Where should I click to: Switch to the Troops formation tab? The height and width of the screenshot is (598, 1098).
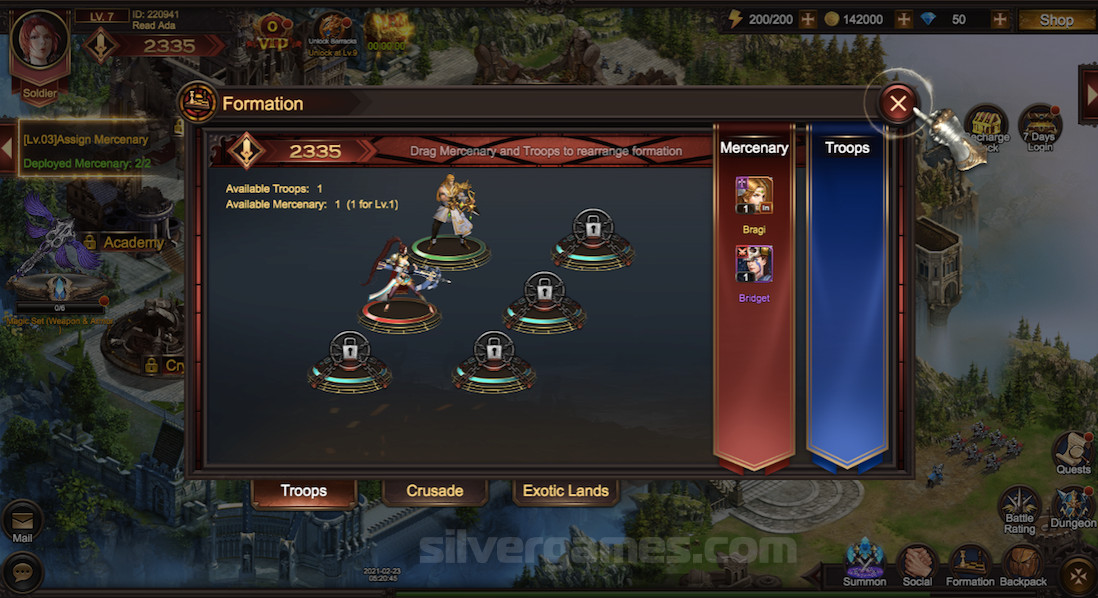(303, 491)
